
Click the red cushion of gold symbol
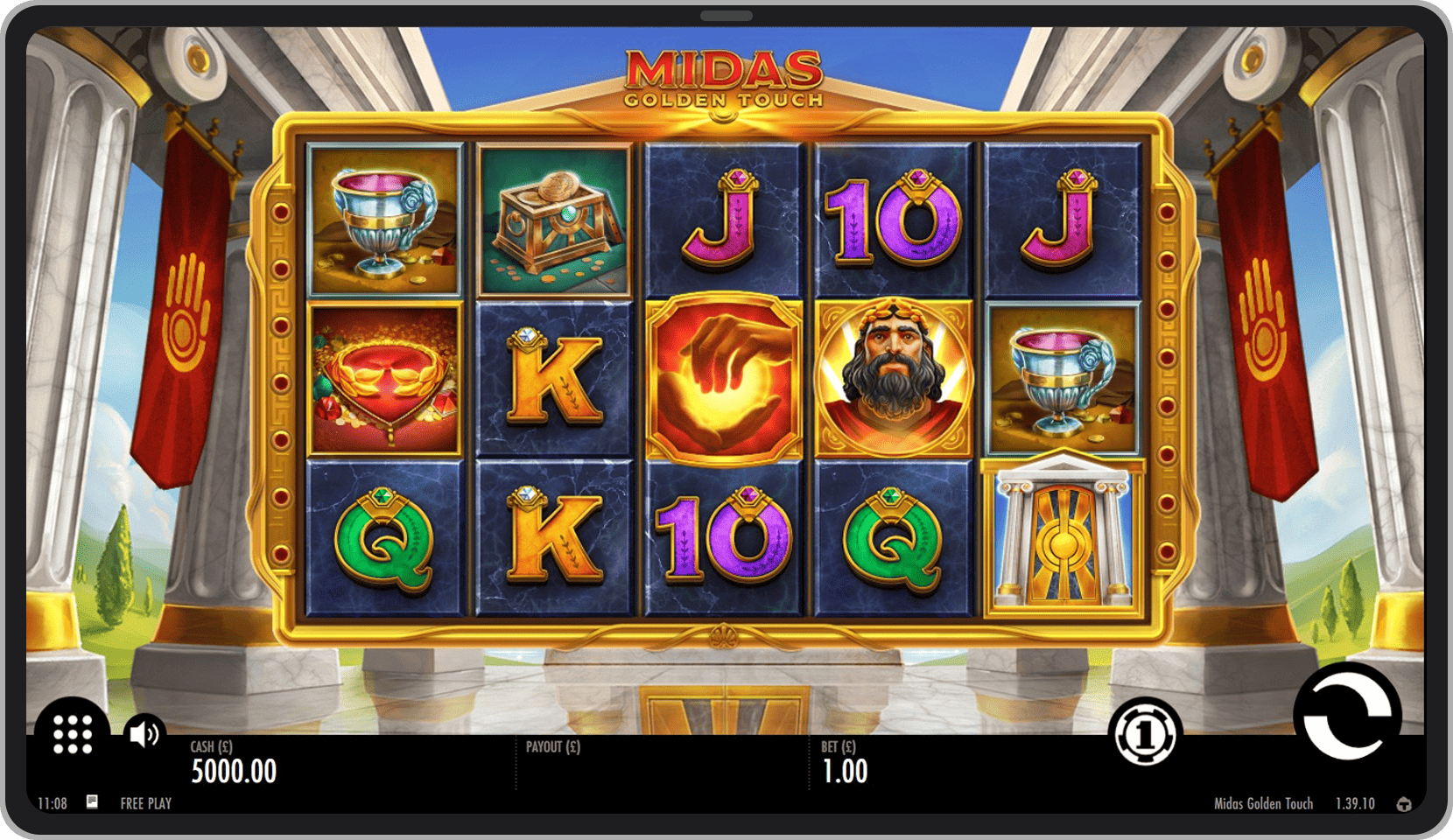point(383,376)
